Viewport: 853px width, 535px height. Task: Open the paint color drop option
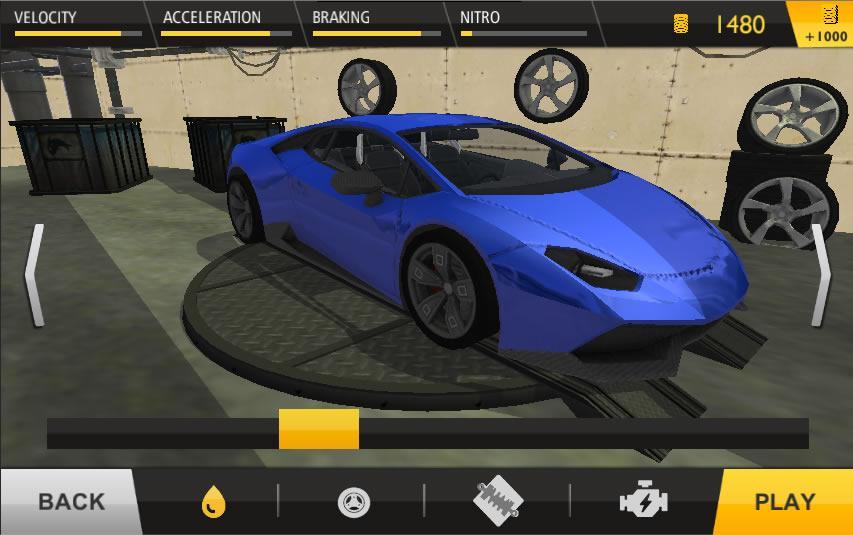213,501
